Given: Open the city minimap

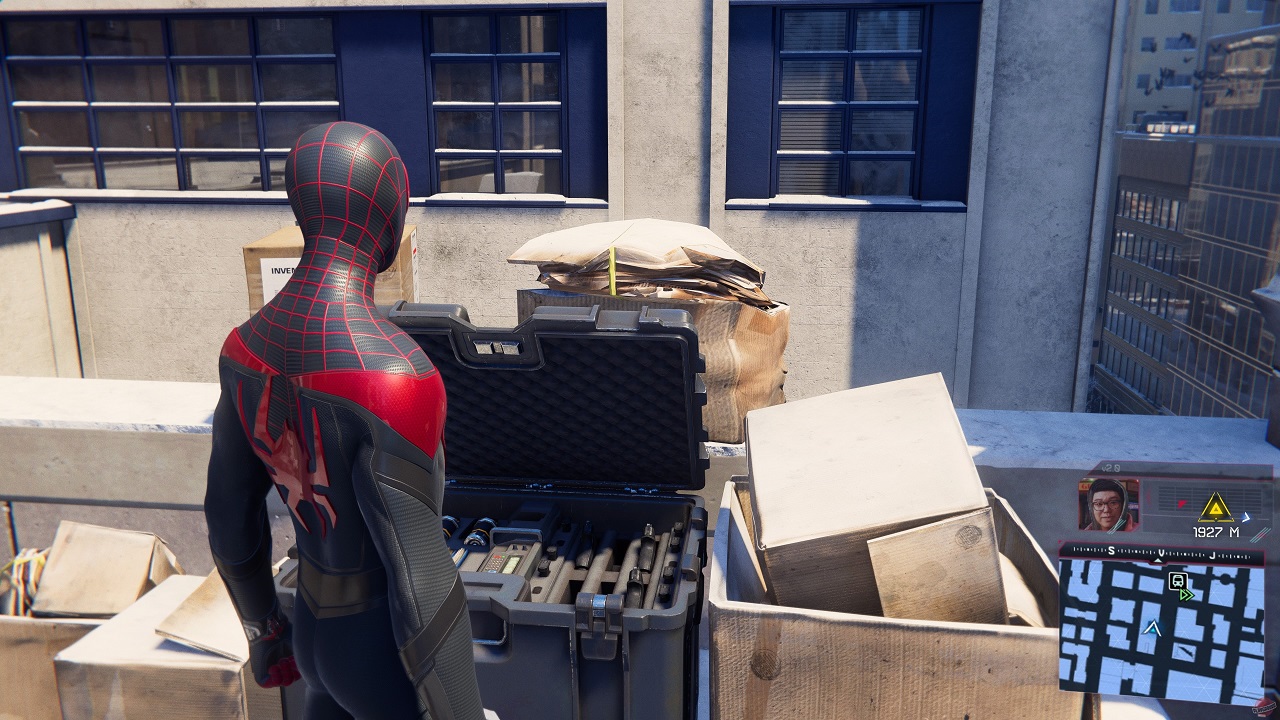Looking at the screenshot, I should pyautogui.click(x=1160, y=628).
